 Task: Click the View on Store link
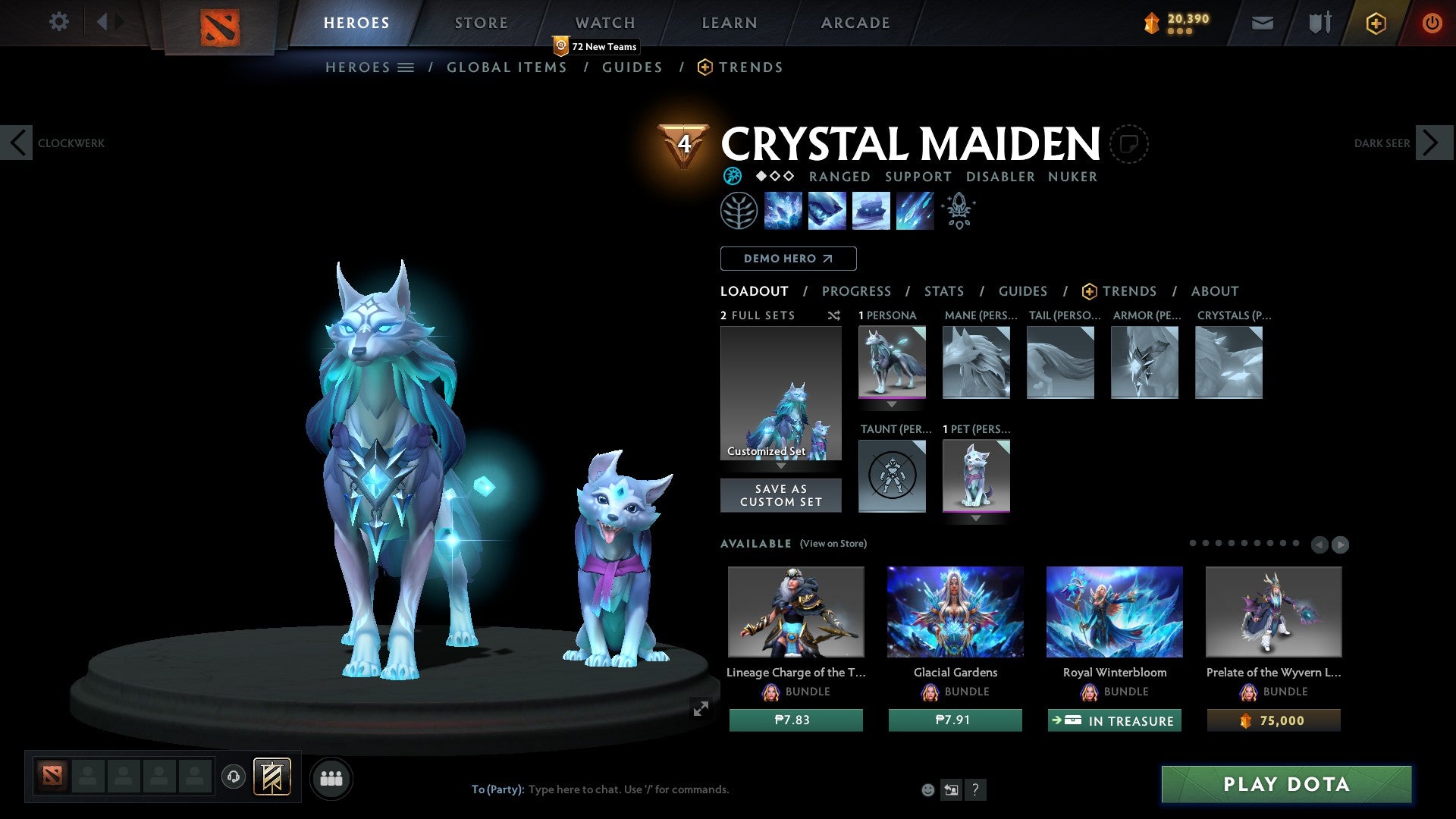tap(832, 544)
